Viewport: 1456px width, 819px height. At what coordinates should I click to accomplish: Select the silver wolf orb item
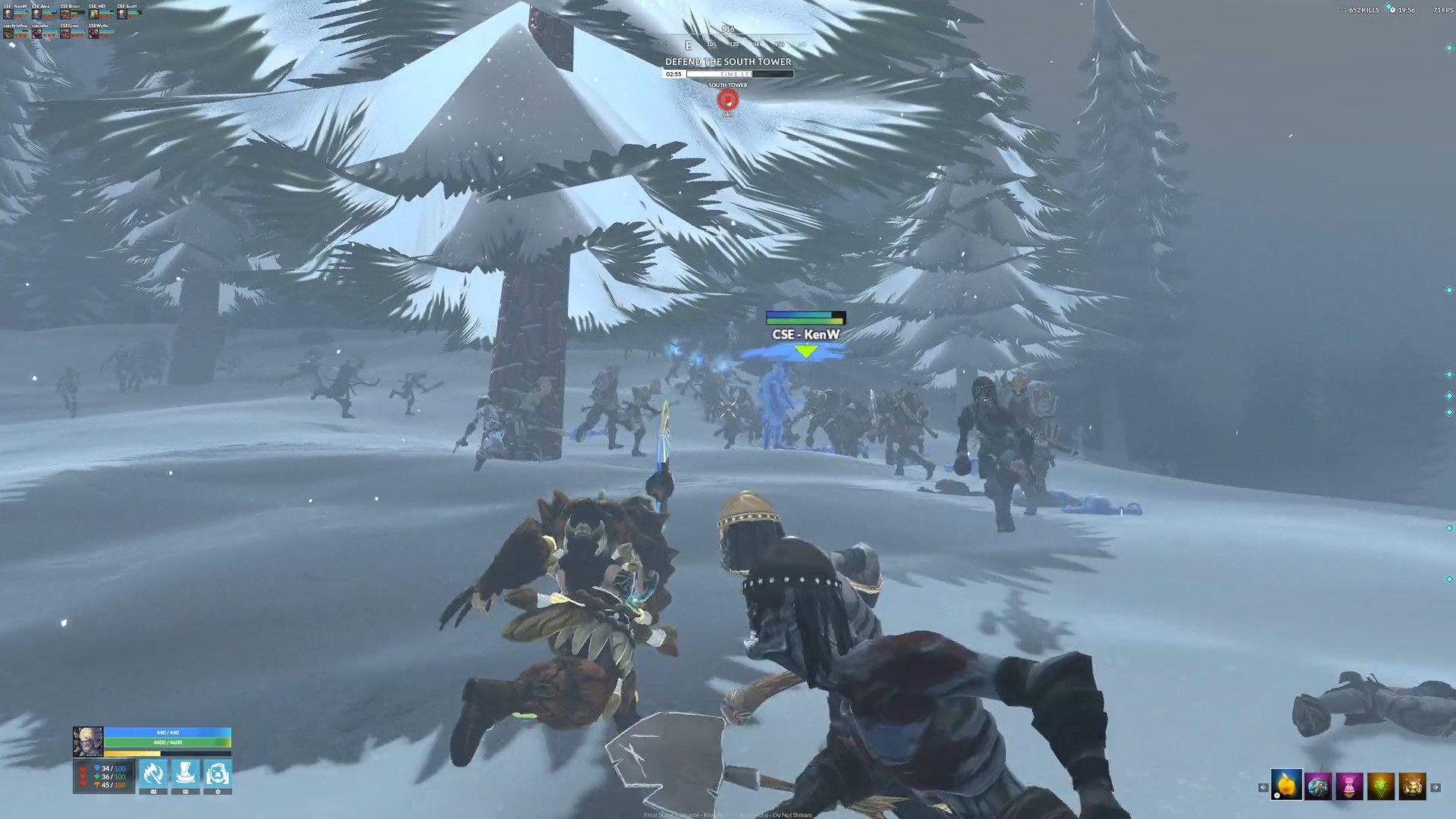click(x=1317, y=786)
